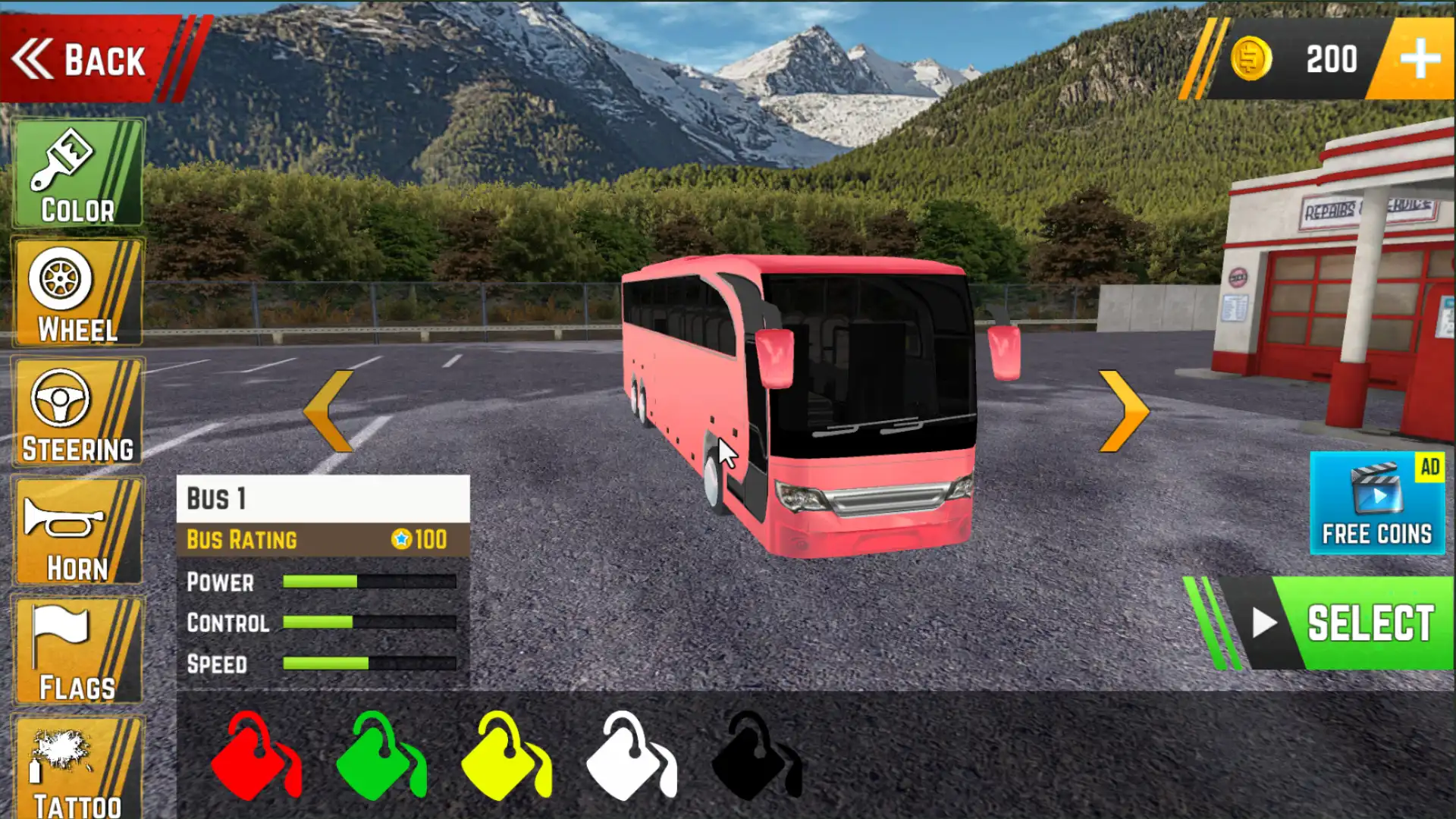Open the Color customization tab
This screenshot has height=819, width=1456.
click(x=77, y=173)
